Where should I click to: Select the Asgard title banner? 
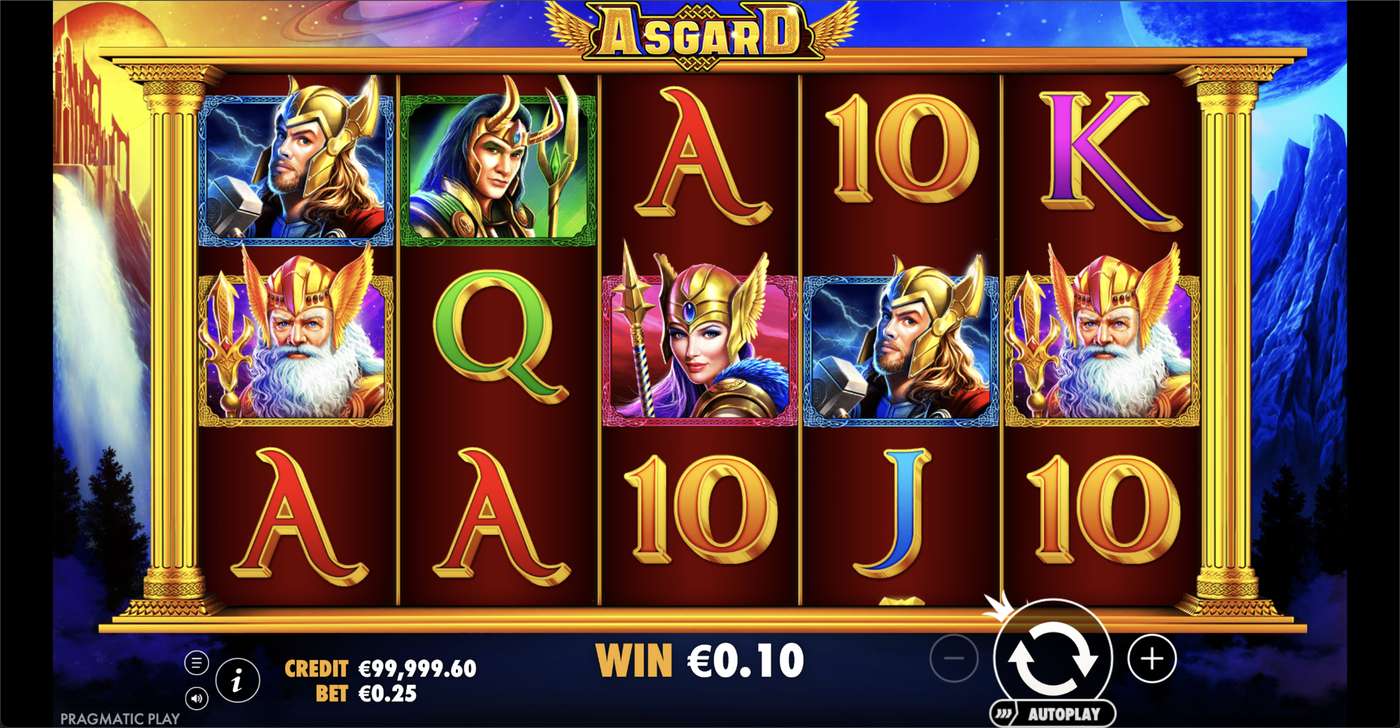click(700, 30)
